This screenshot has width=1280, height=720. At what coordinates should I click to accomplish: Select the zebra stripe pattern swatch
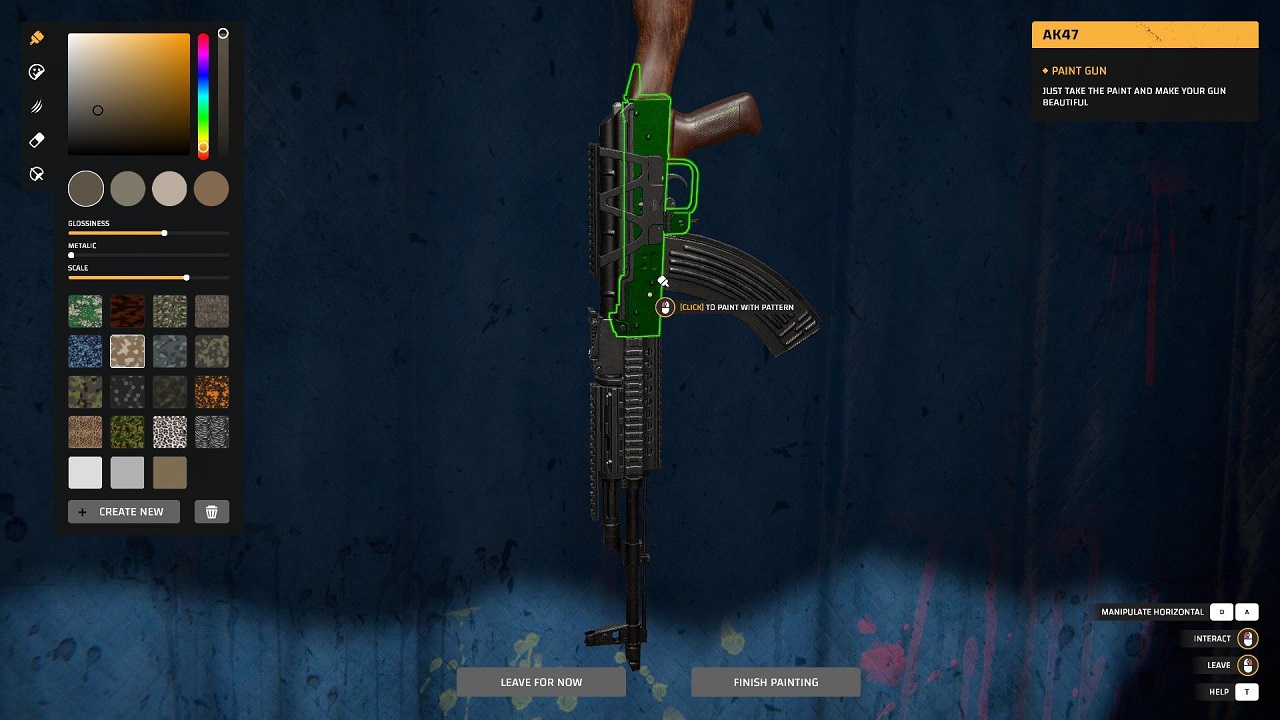click(211, 431)
